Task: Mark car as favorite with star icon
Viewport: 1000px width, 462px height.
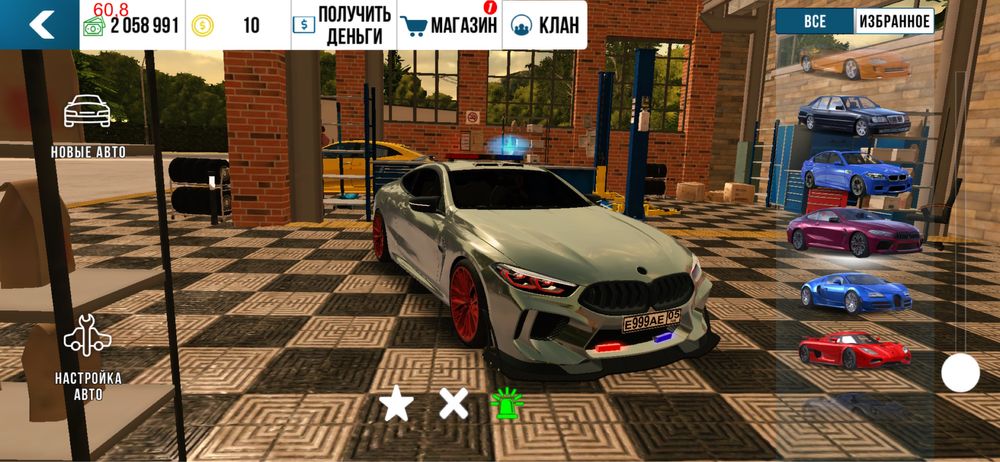Action: tap(396, 404)
